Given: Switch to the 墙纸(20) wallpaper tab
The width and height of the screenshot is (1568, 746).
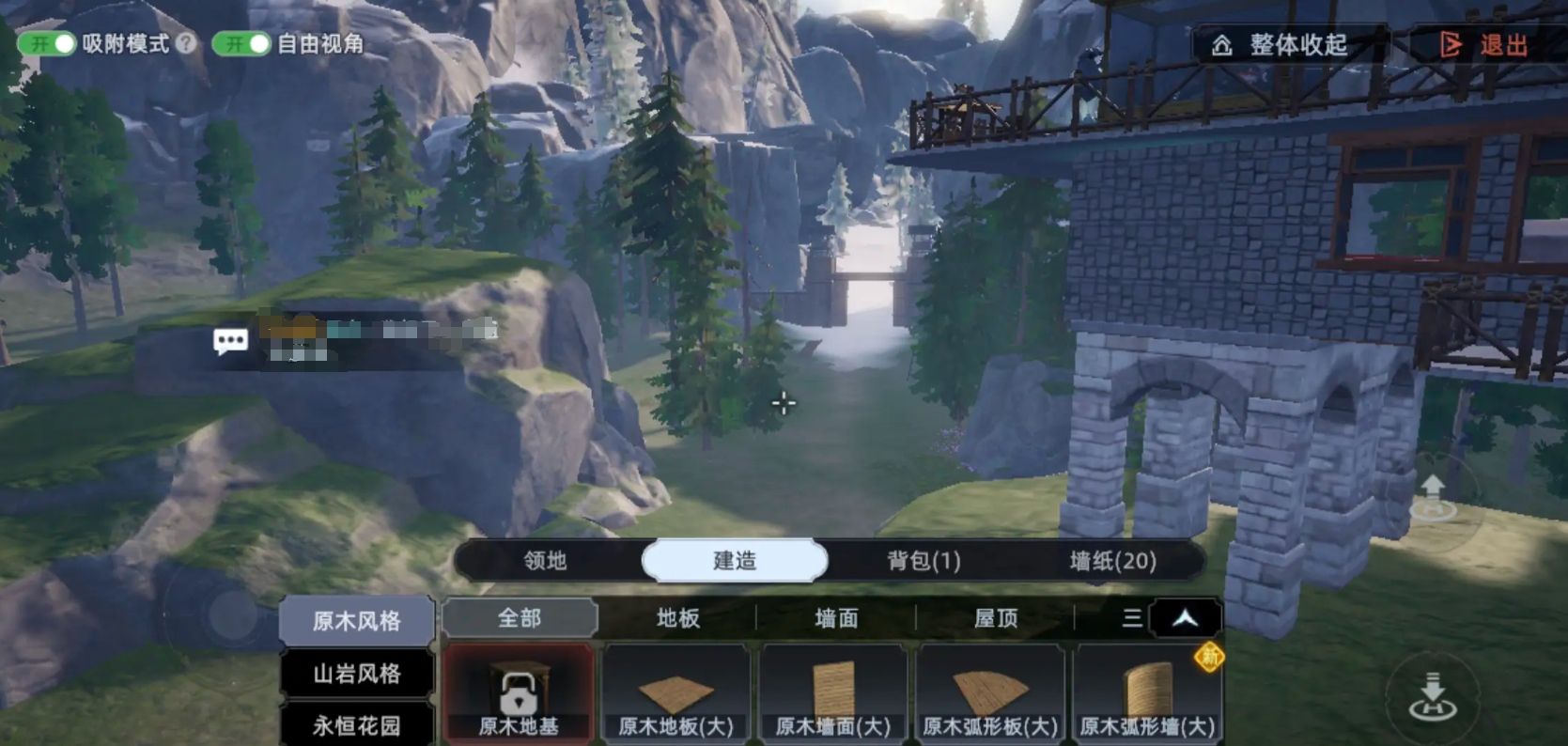Looking at the screenshot, I should (1112, 561).
